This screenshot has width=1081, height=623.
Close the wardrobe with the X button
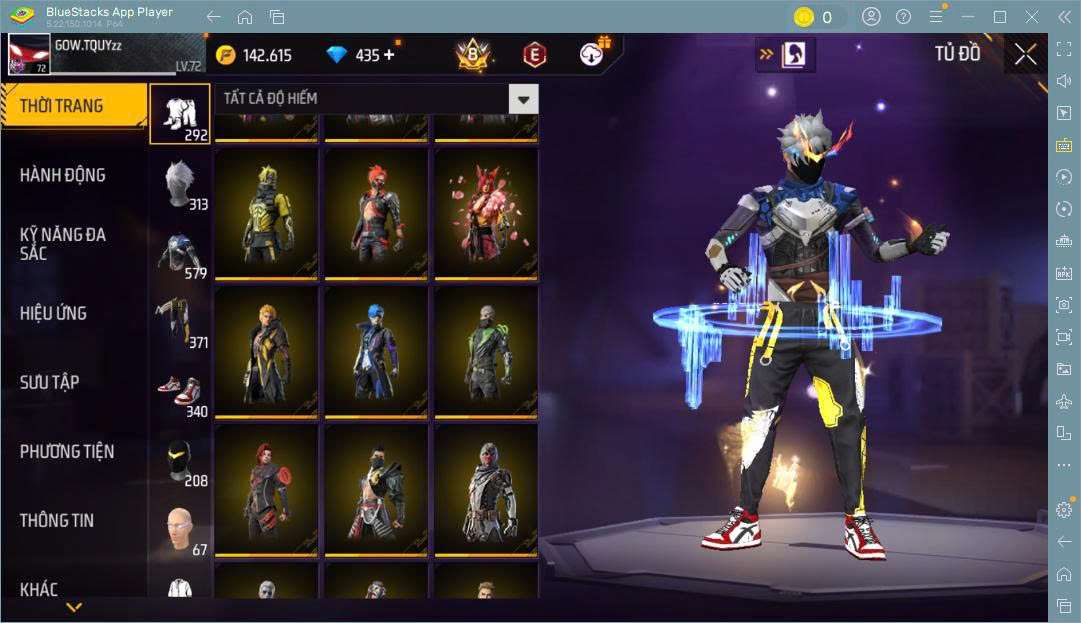coord(1025,54)
